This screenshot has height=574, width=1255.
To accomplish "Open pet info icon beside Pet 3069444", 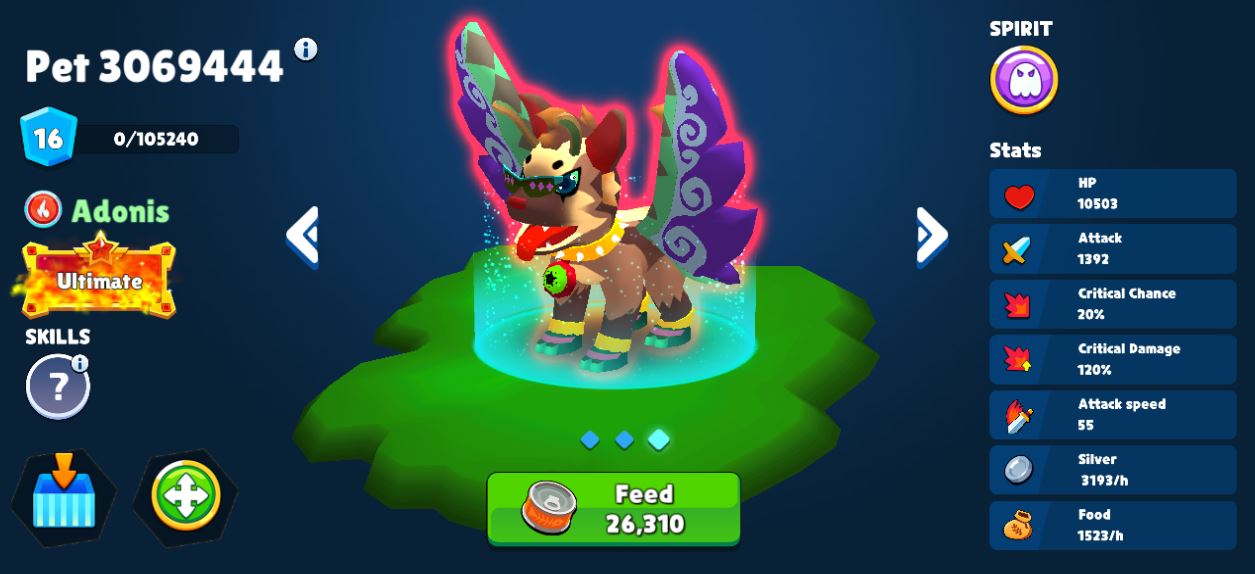I will [306, 49].
